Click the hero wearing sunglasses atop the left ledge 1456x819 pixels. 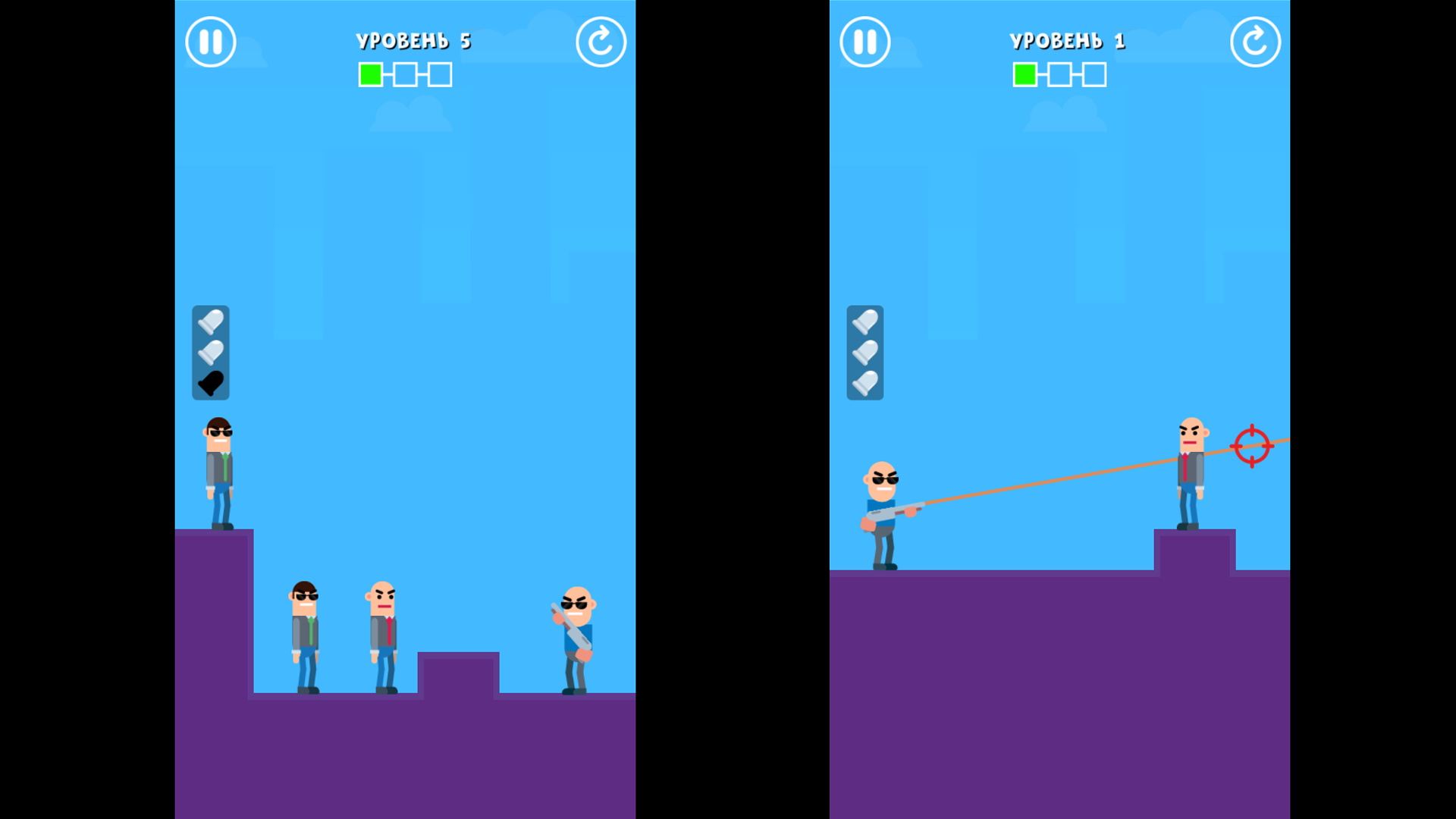point(218,470)
